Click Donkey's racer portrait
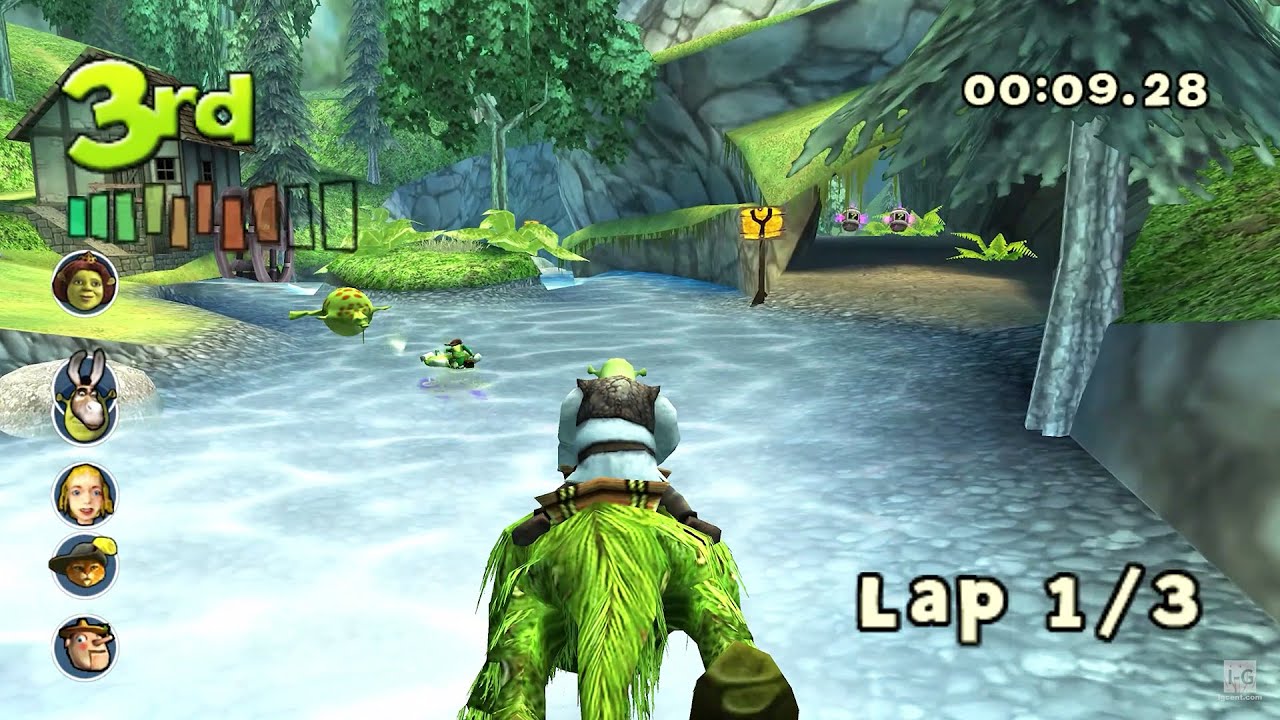1280x720 pixels. click(85, 397)
